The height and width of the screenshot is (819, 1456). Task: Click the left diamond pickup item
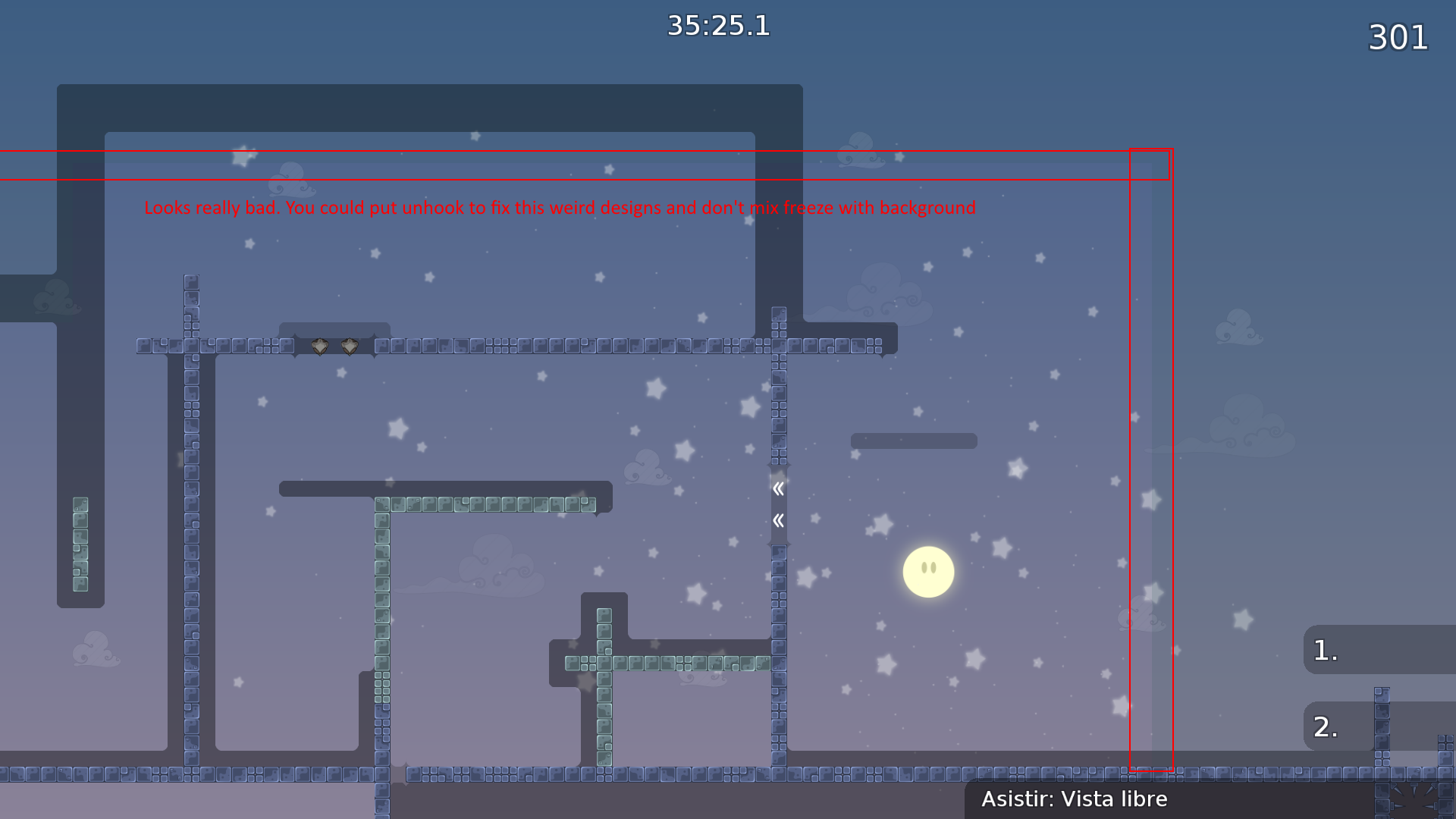click(x=318, y=347)
